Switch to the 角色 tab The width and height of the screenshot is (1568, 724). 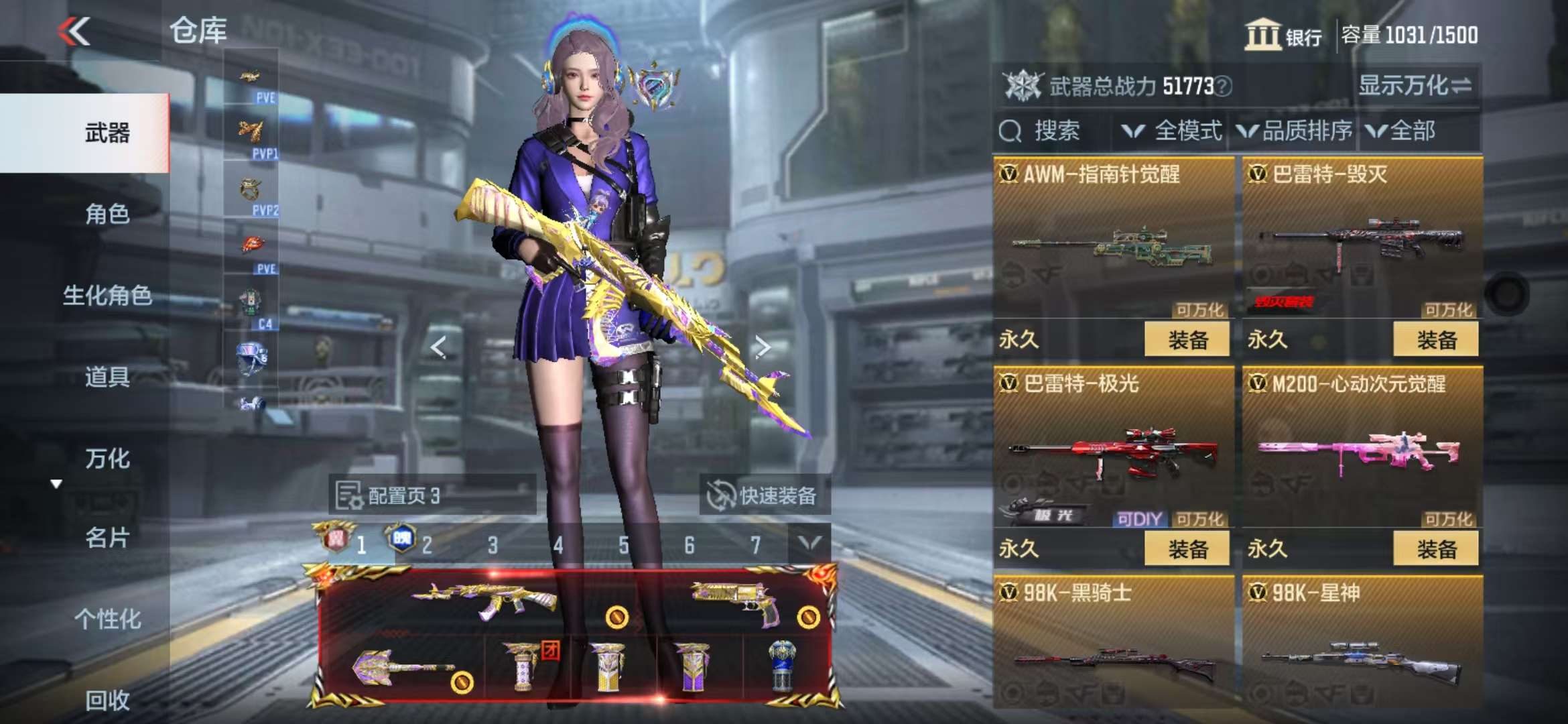[107, 214]
